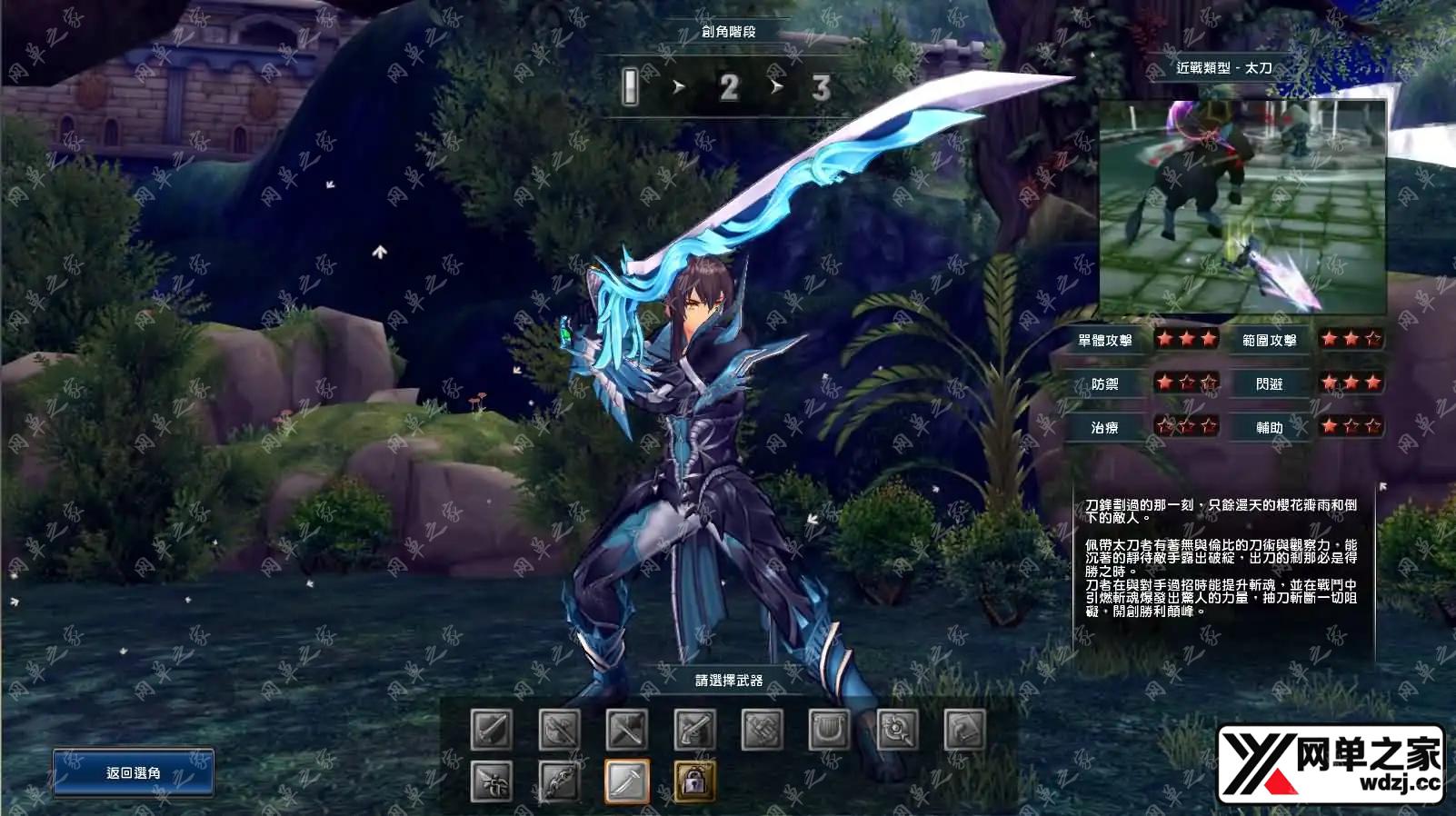The image size is (1456, 816).
Task: Select the highlighted katana weapon icon
Action: click(x=627, y=781)
